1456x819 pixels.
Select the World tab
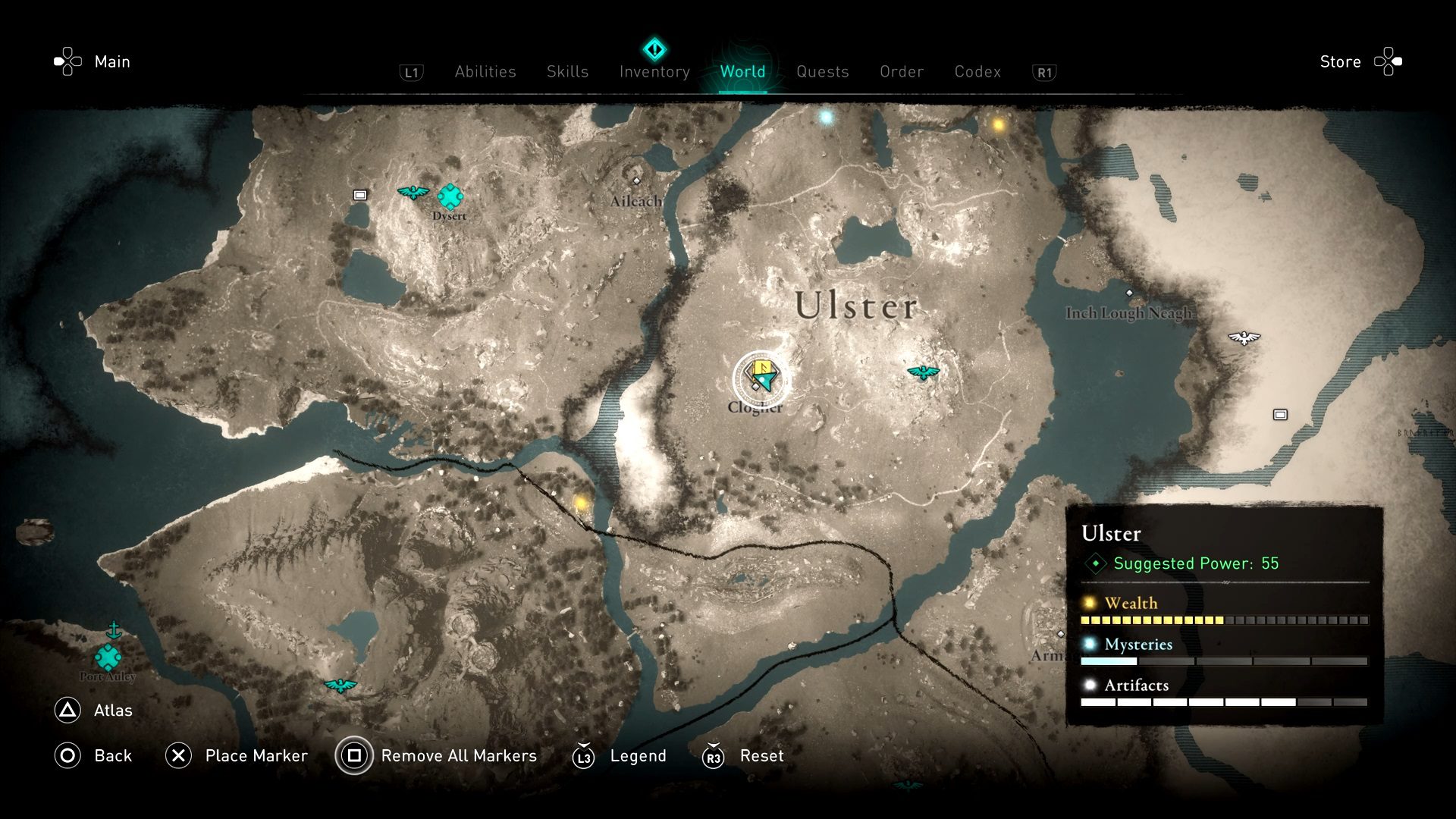(x=742, y=72)
